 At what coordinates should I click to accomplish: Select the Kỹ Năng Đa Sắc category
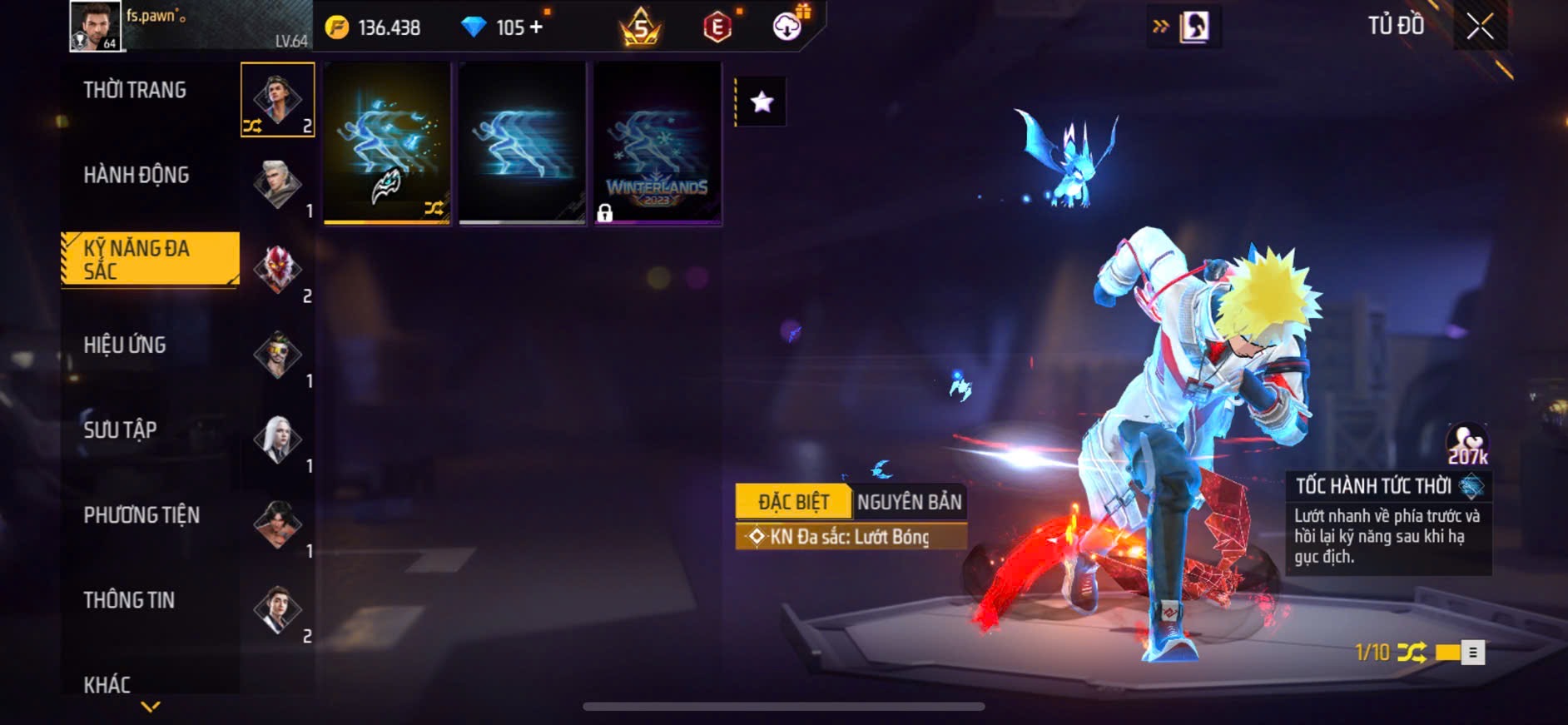coord(150,260)
